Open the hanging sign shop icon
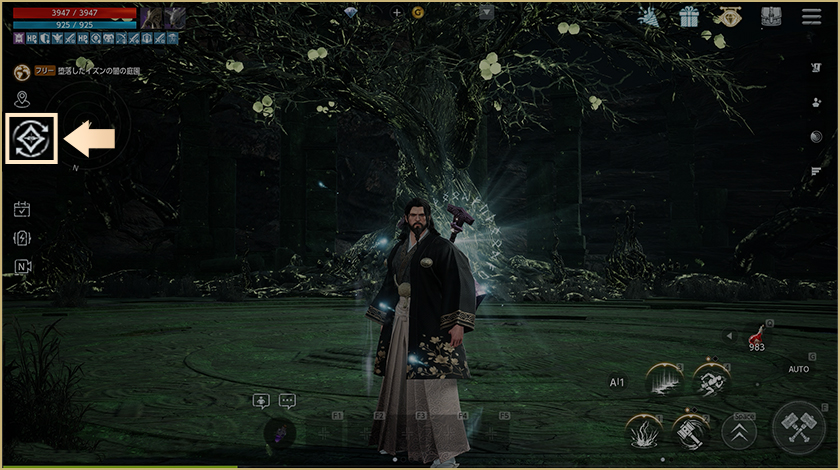 729,17
